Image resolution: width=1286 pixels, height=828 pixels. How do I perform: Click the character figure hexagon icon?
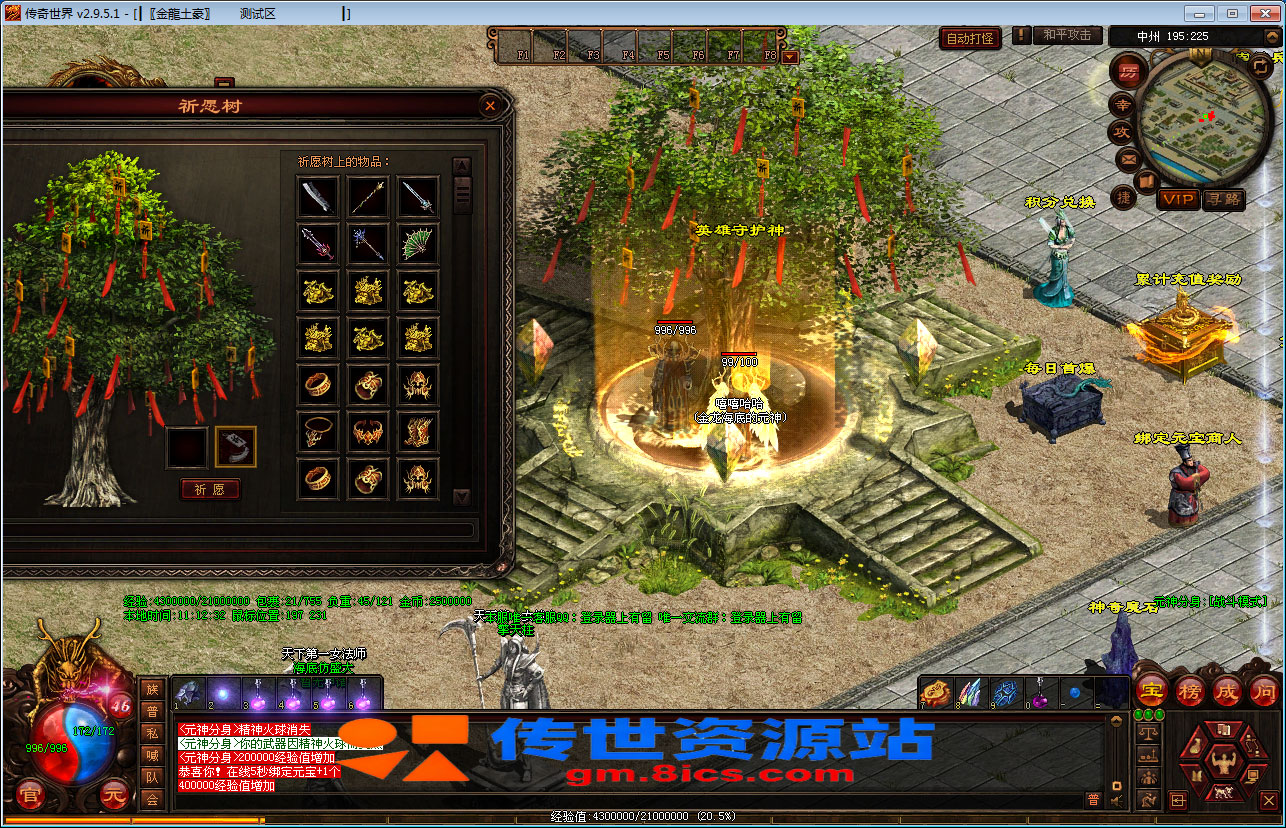(x=1223, y=762)
